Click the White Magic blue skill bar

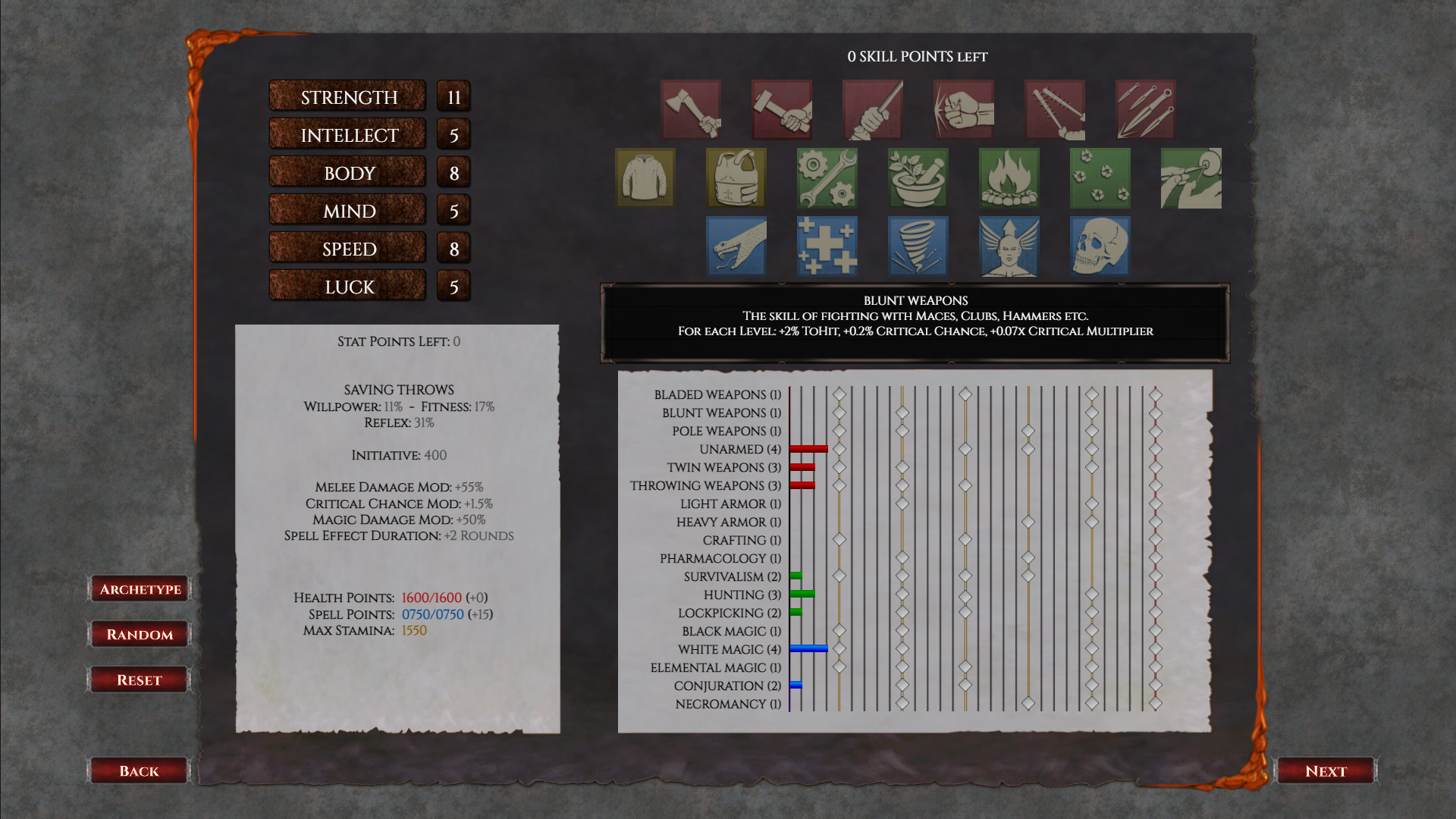[x=808, y=648]
